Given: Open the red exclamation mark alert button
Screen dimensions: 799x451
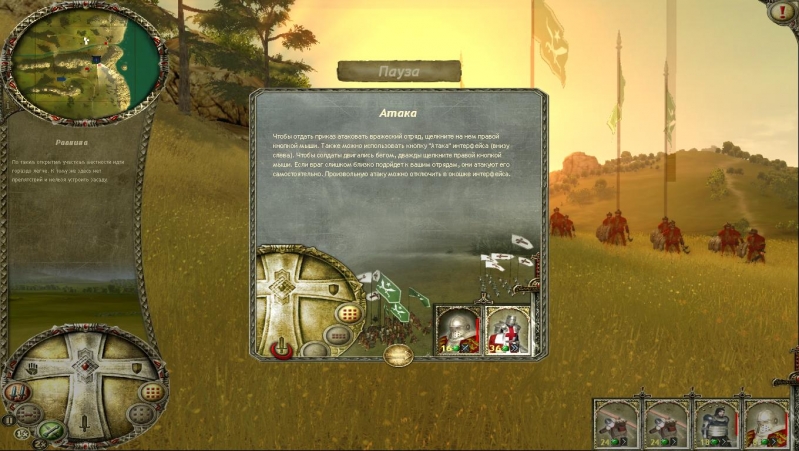Looking at the screenshot, I should (x=782, y=13).
